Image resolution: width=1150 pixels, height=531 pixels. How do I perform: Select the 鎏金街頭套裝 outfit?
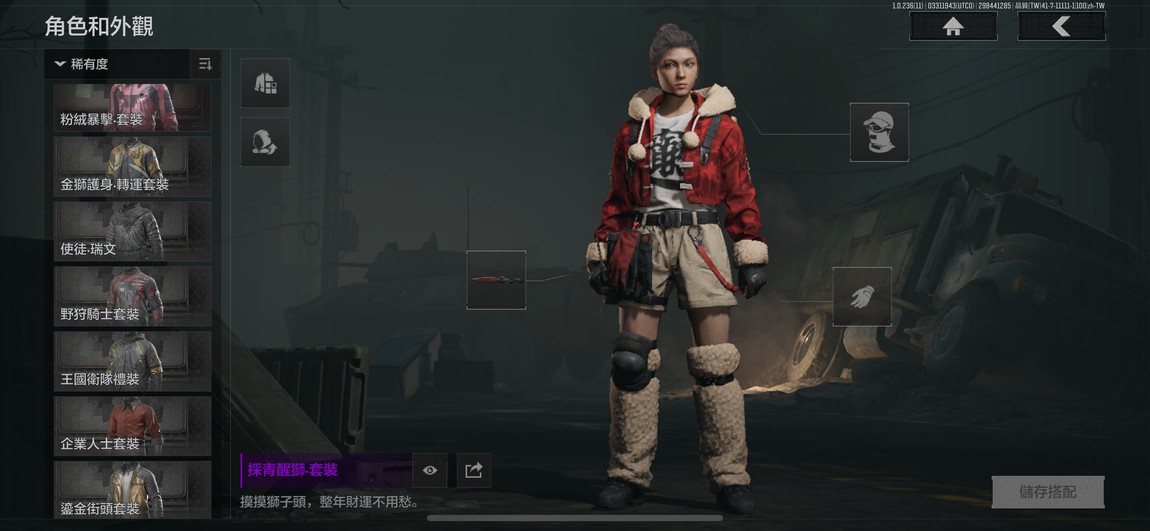point(132,489)
